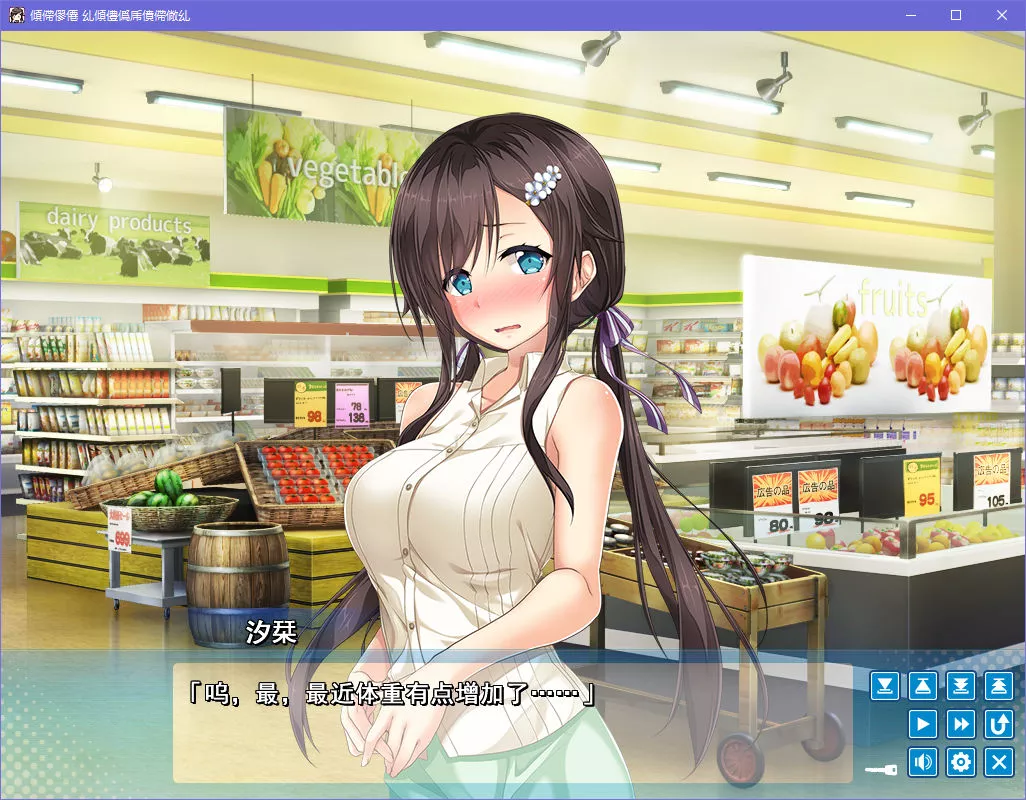Open settings with the gear button
This screenshot has height=800, width=1026.
pos(961,762)
